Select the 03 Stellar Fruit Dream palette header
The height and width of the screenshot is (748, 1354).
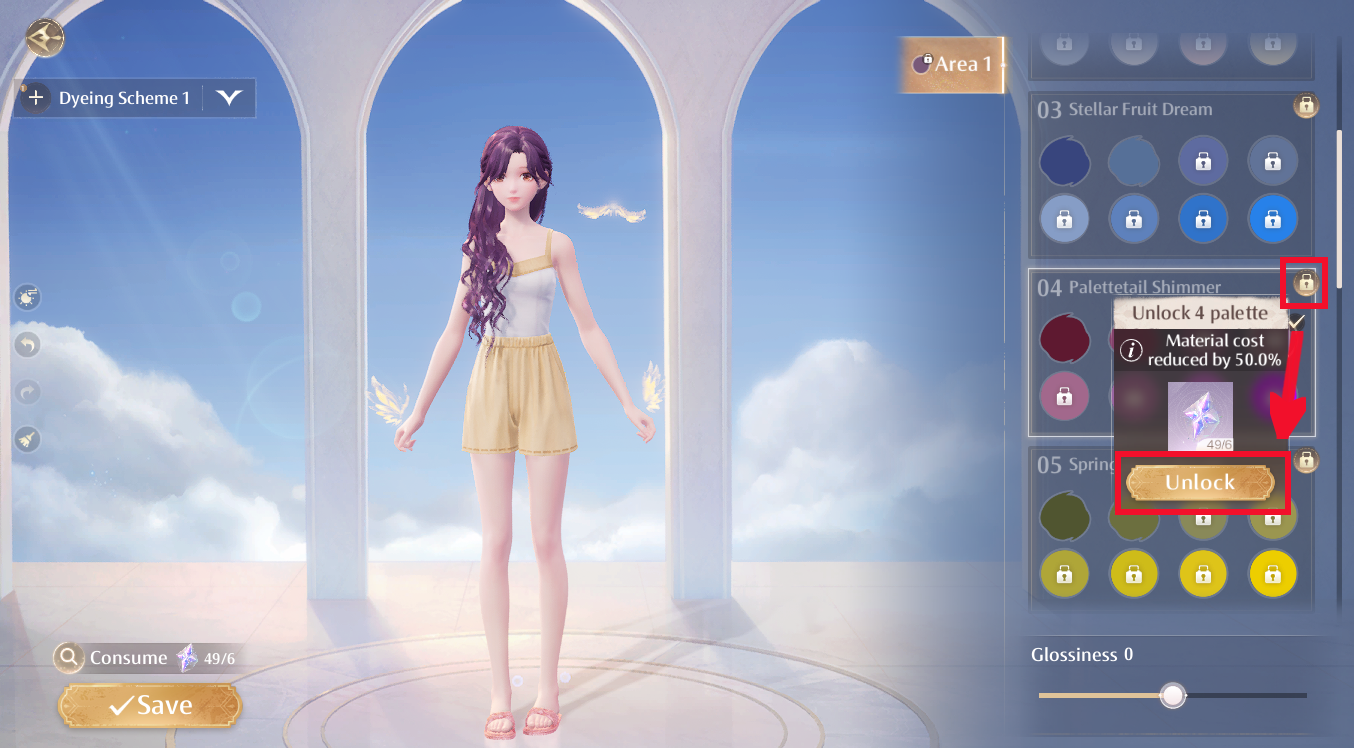click(1160, 109)
